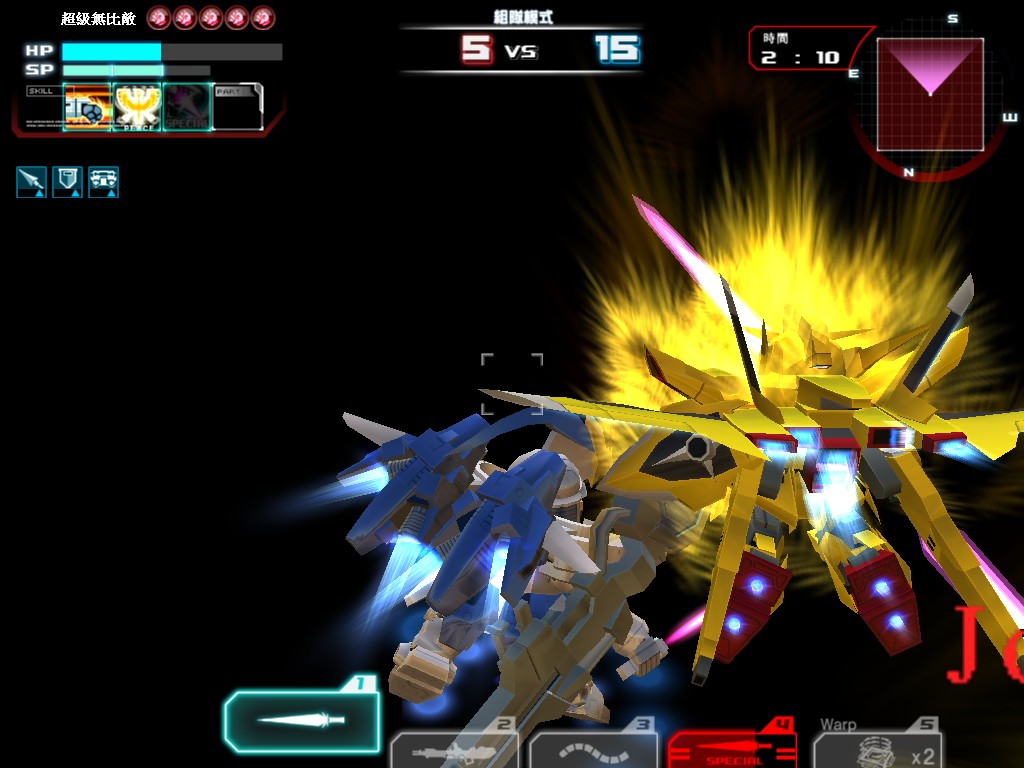Activate the flaming rocket punch skill
The width and height of the screenshot is (1024, 768).
[x=87, y=107]
